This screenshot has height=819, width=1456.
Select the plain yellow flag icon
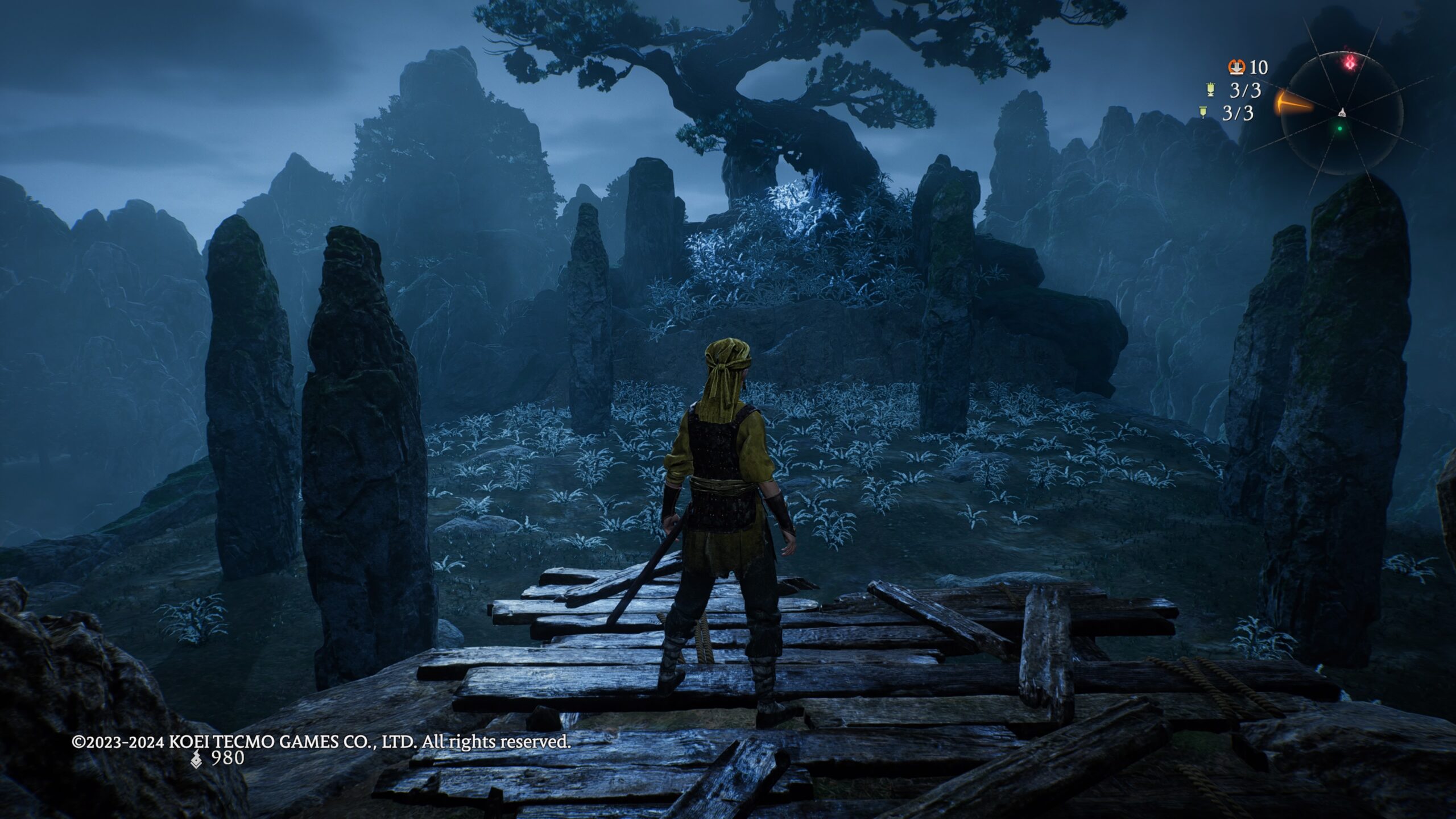[x=1202, y=112]
